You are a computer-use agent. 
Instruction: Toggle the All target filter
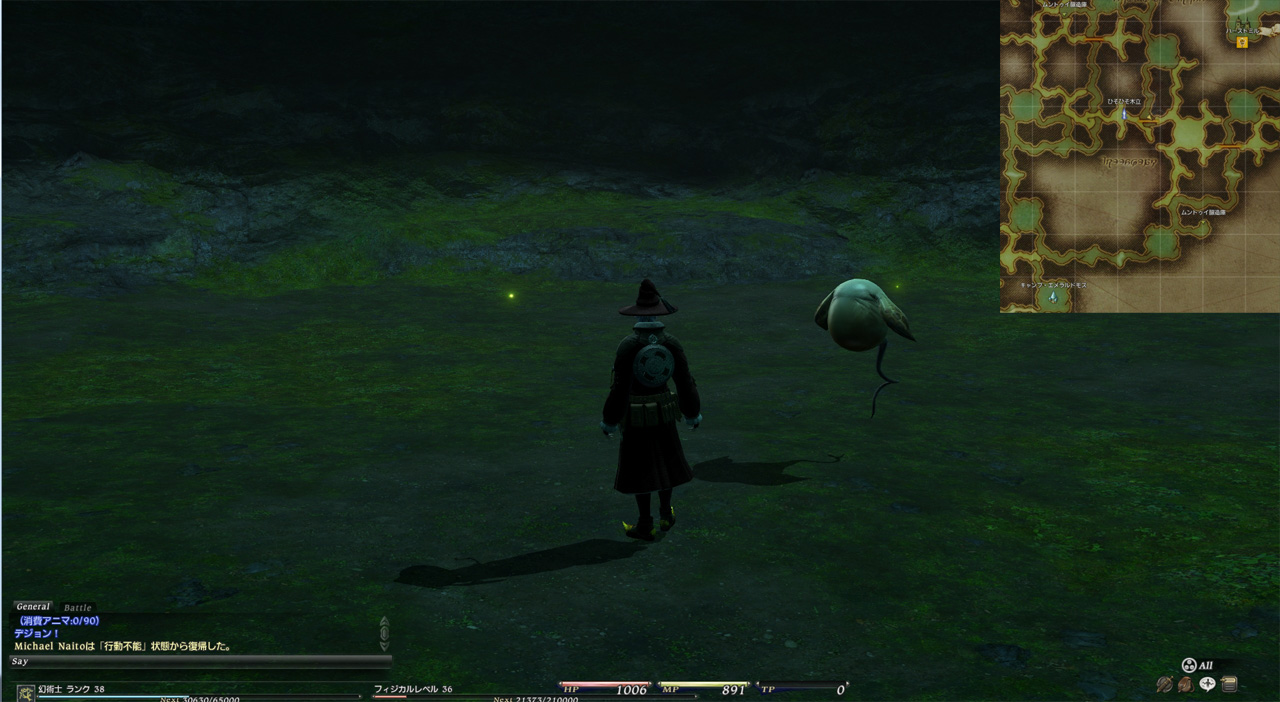[1198, 665]
